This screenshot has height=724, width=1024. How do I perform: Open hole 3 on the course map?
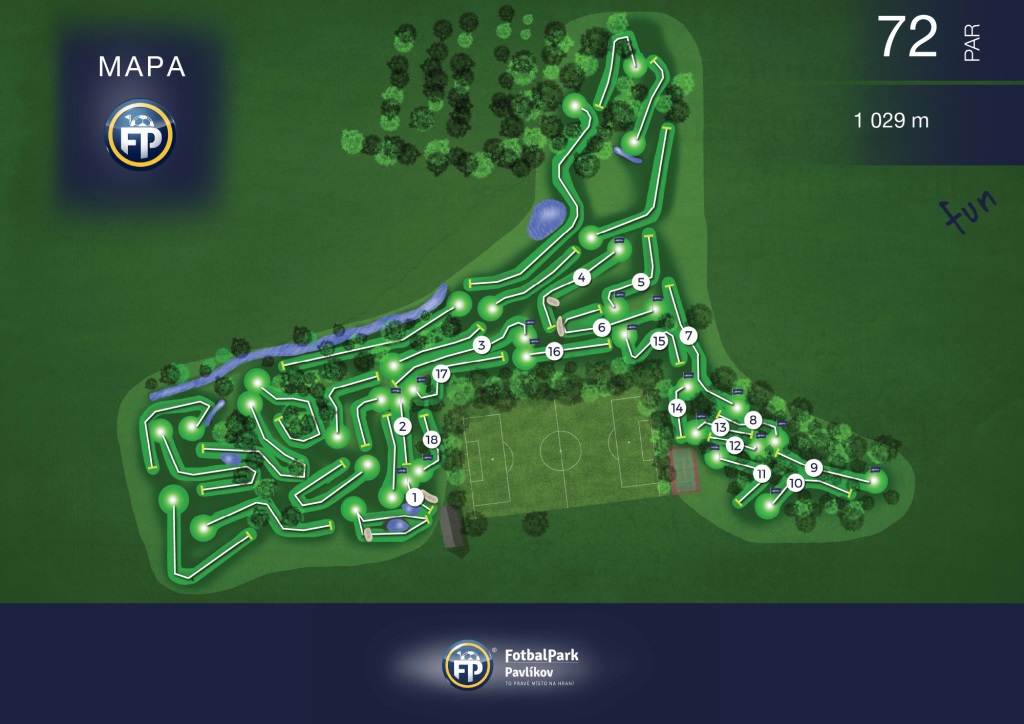481,346
